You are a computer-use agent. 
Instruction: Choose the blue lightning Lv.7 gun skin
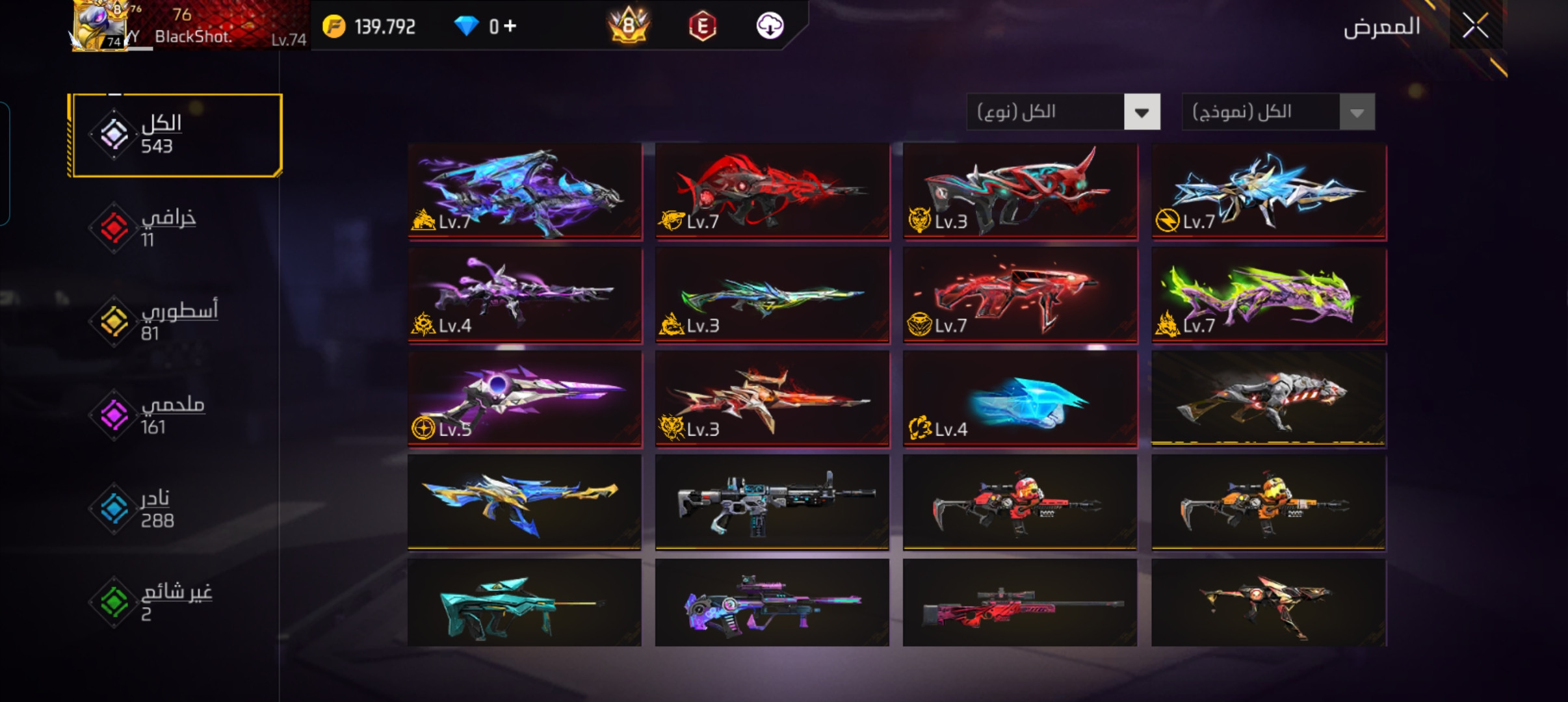(x=1268, y=191)
